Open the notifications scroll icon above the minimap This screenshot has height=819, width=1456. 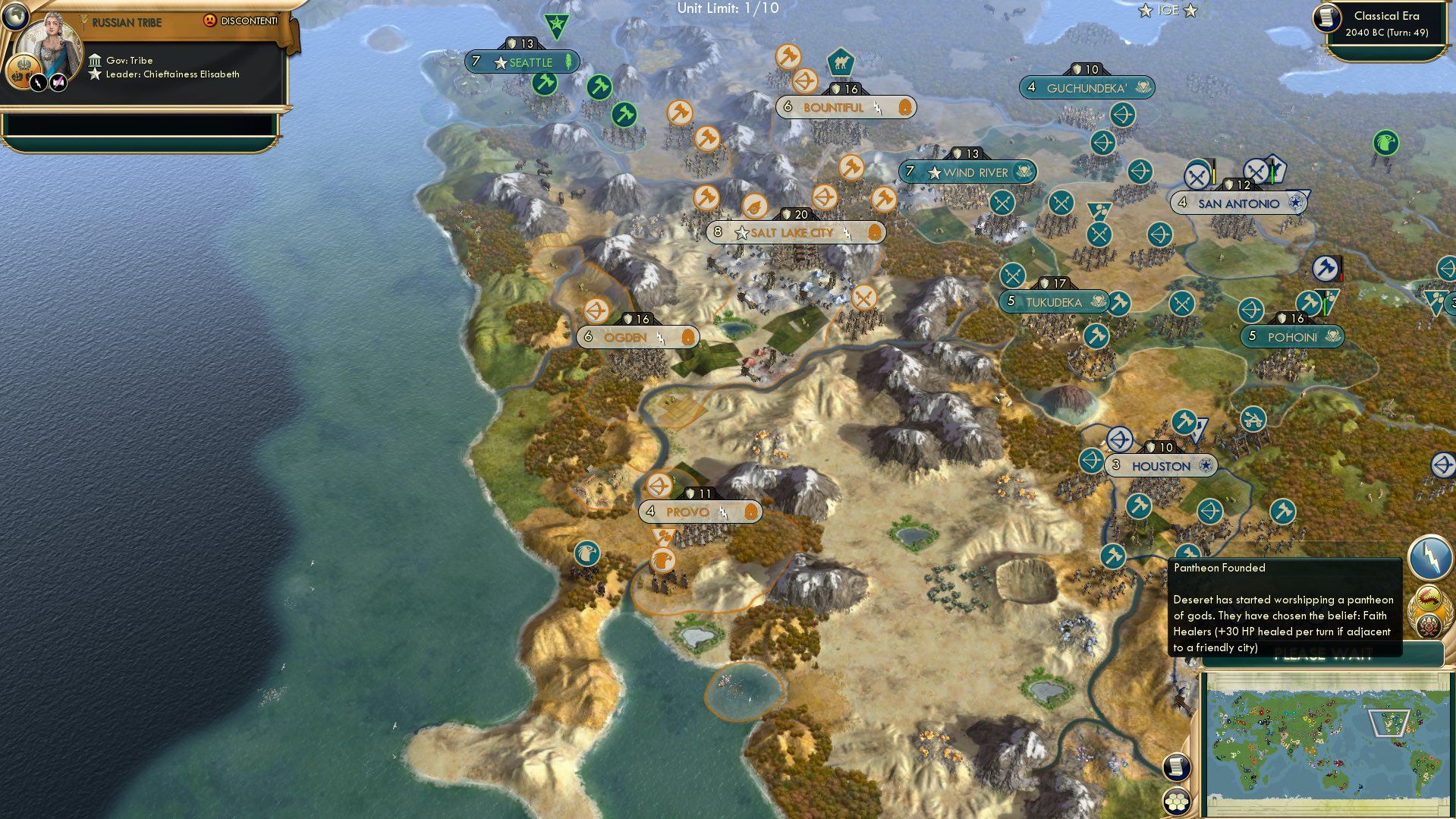click(1177, 768)
